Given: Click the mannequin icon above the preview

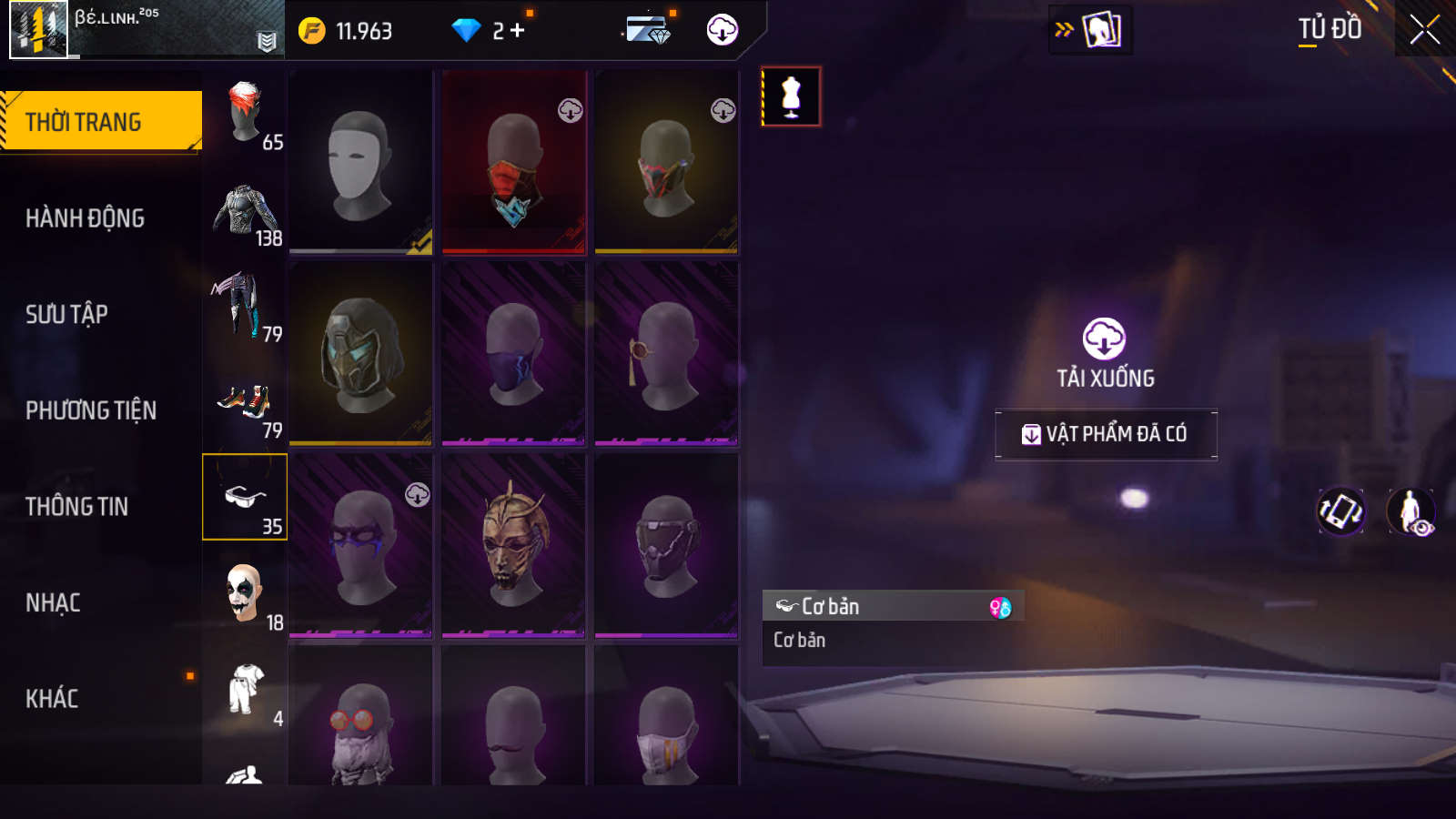Looking at the screenshot, I should 791,96.
